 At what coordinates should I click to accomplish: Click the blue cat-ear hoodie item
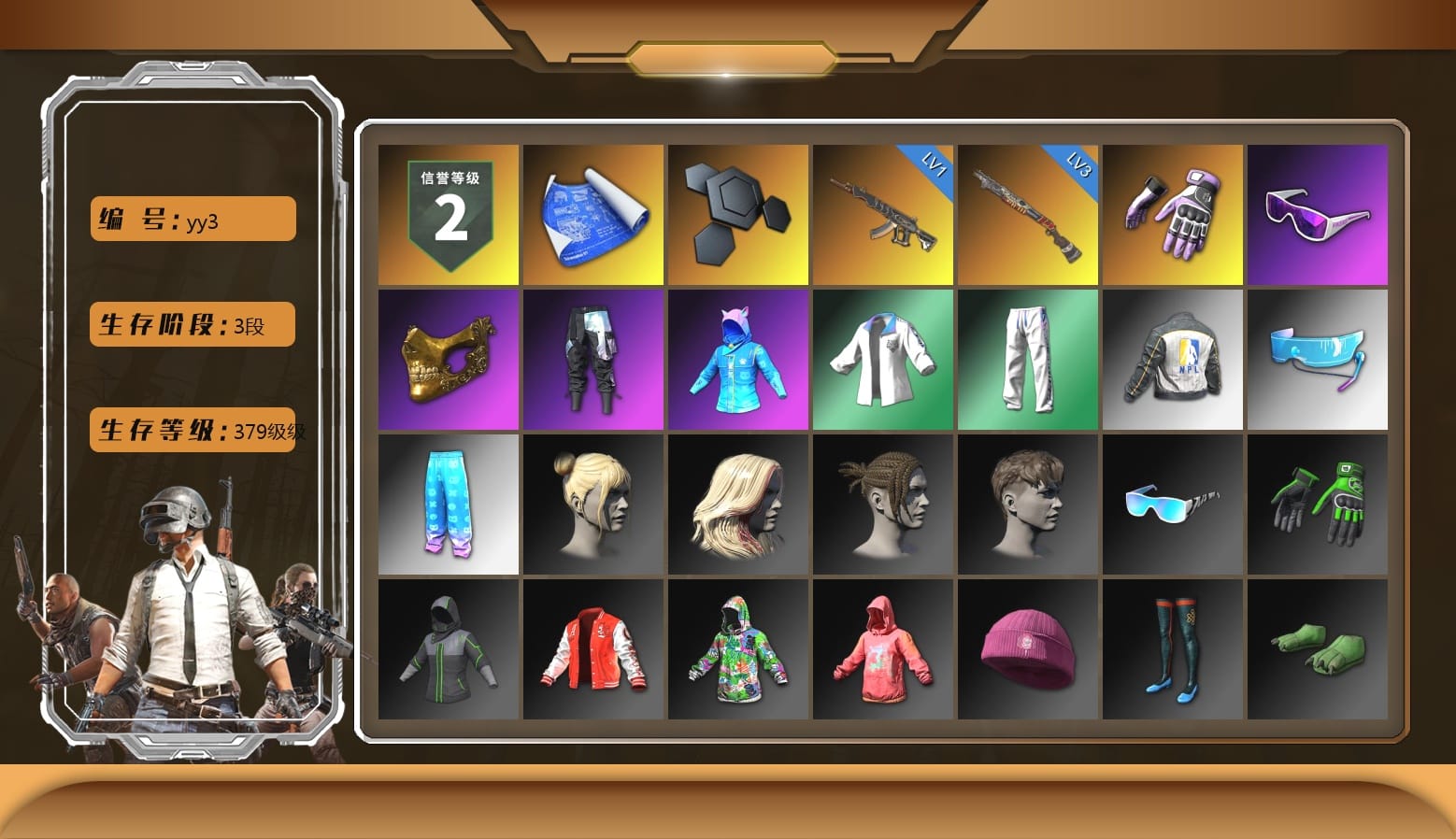pos(737,360)
